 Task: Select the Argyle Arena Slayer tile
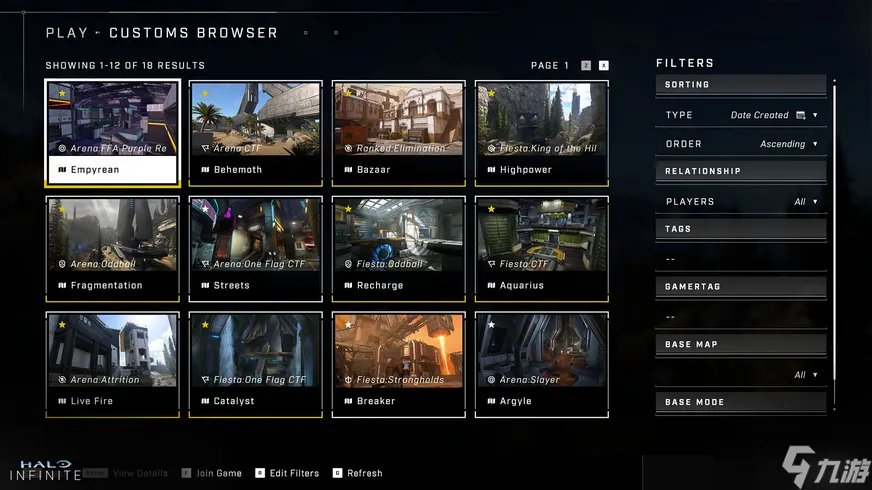click(541, 364)
